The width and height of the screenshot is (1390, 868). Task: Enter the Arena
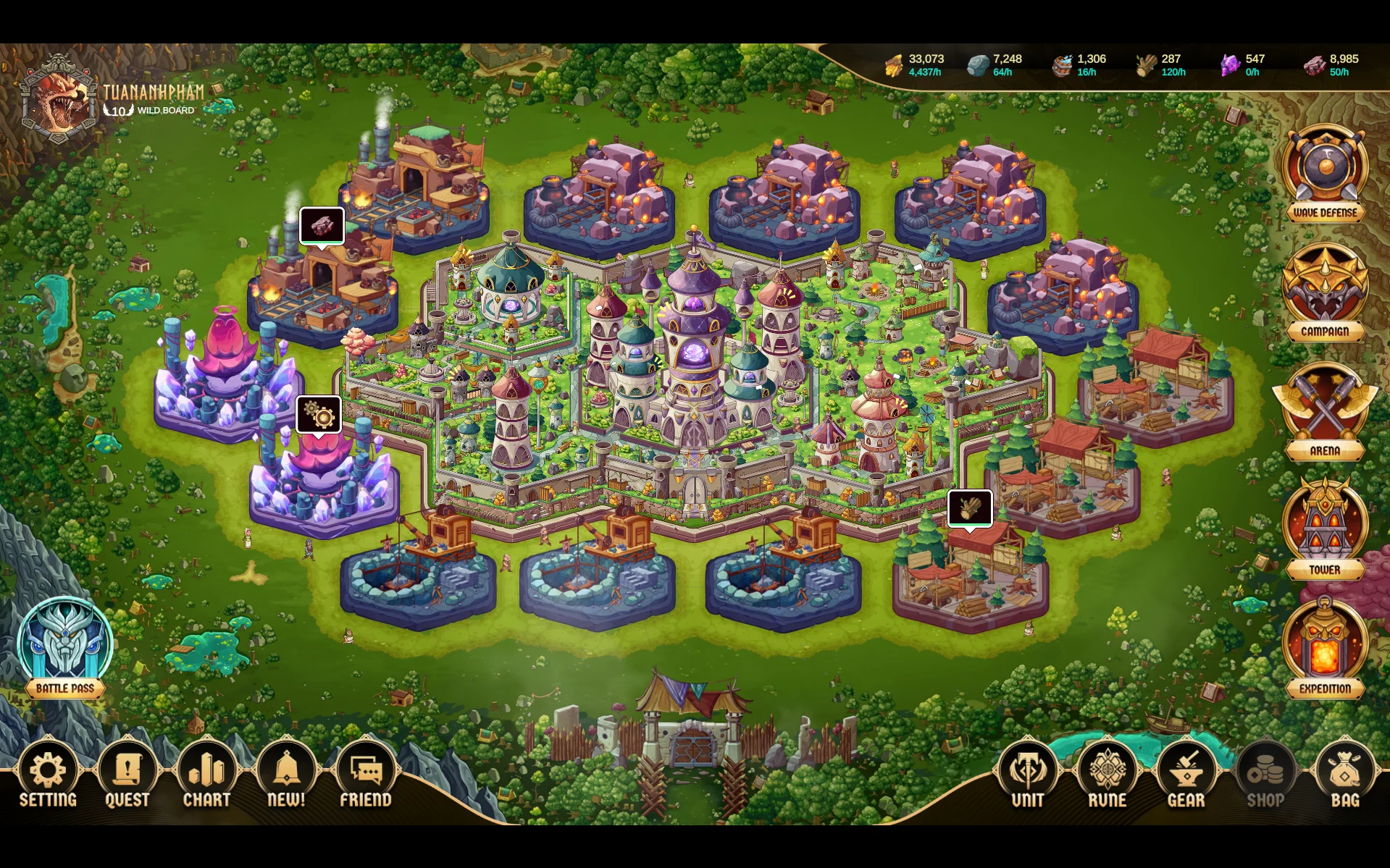click(1325, 410)
